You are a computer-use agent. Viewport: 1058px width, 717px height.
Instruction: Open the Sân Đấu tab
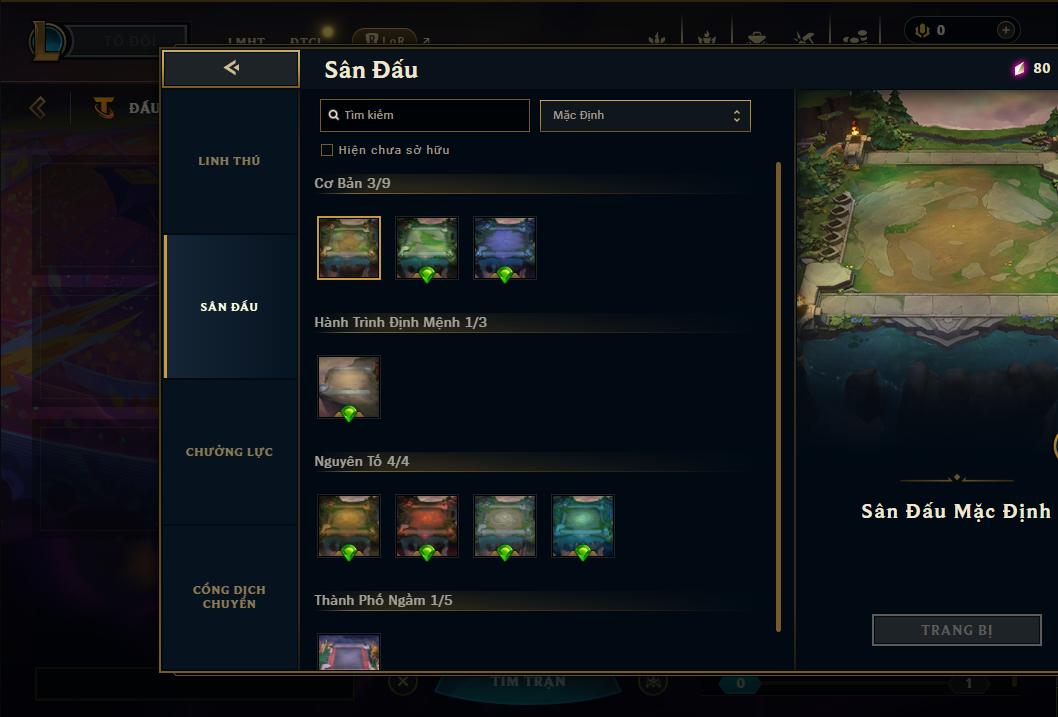[229, 307]
